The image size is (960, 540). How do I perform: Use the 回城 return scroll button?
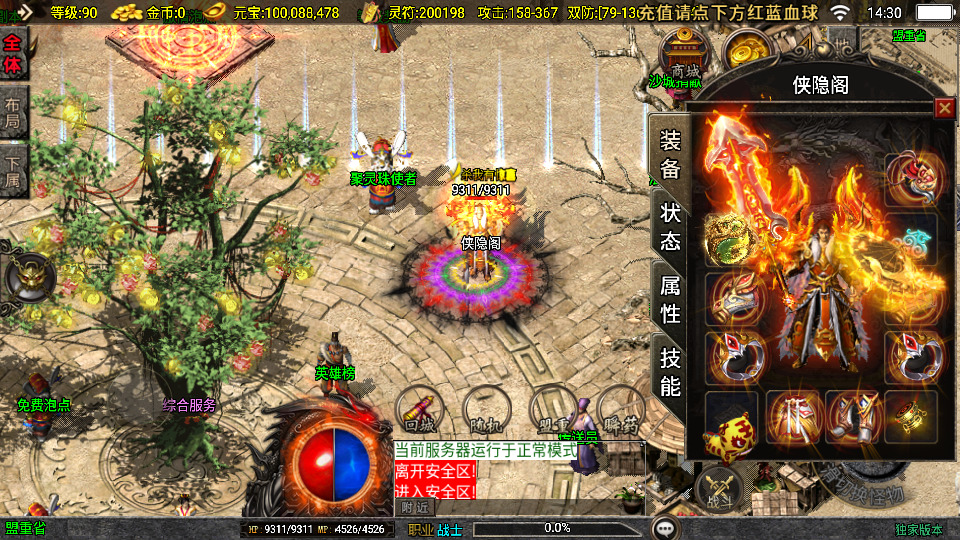420,408
